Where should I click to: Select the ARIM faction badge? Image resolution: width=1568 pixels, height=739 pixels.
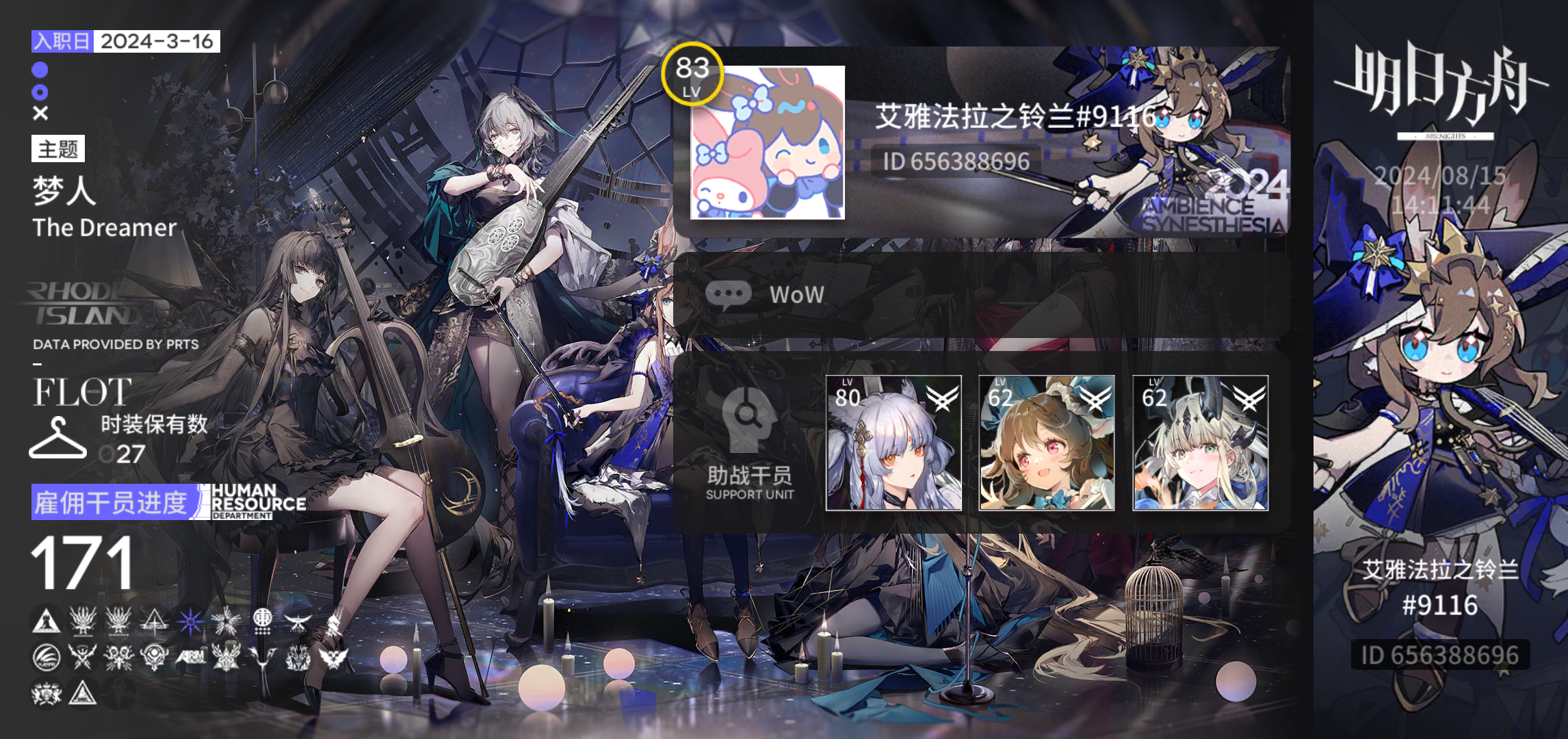click(191, 656)
